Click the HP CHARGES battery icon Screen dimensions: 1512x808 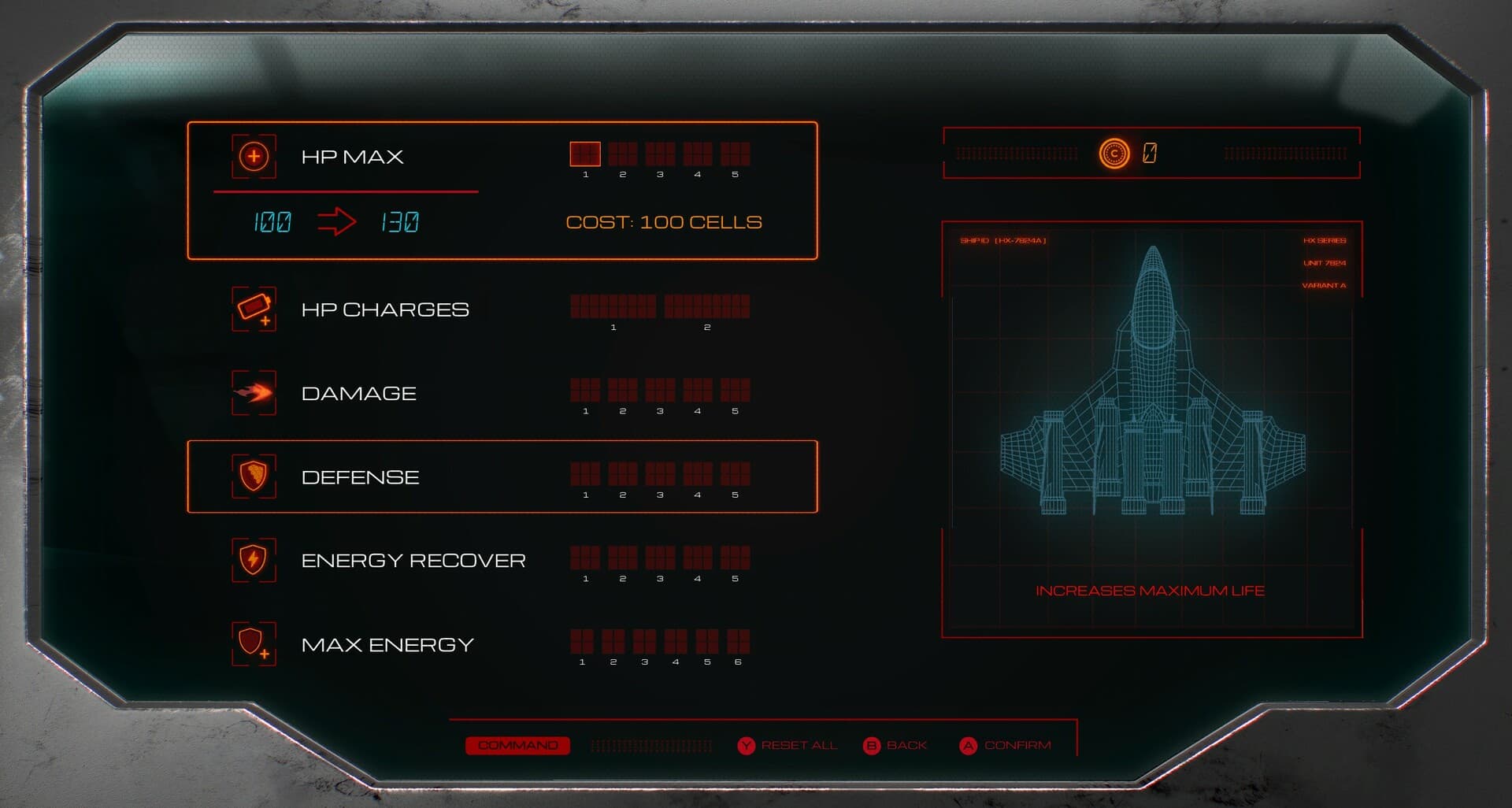pyautogui.click(x=253, y=309)
